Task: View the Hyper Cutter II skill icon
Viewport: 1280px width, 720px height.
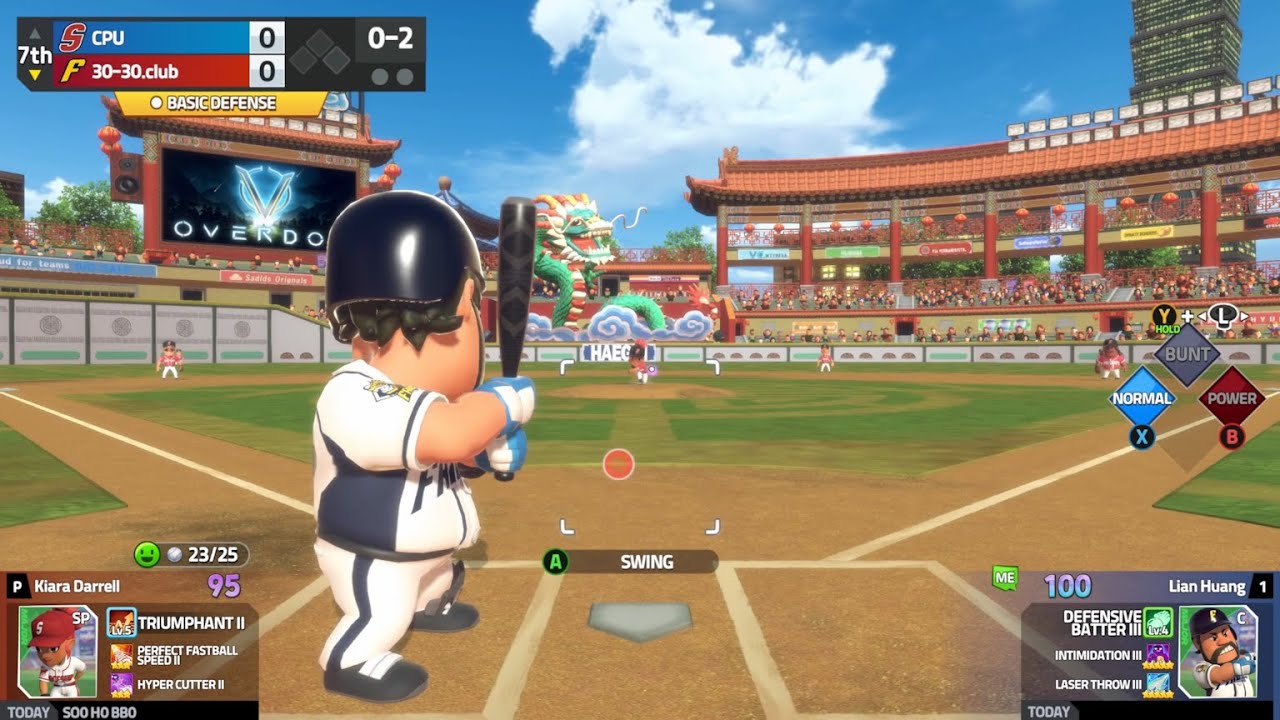Action: (121, 685)
